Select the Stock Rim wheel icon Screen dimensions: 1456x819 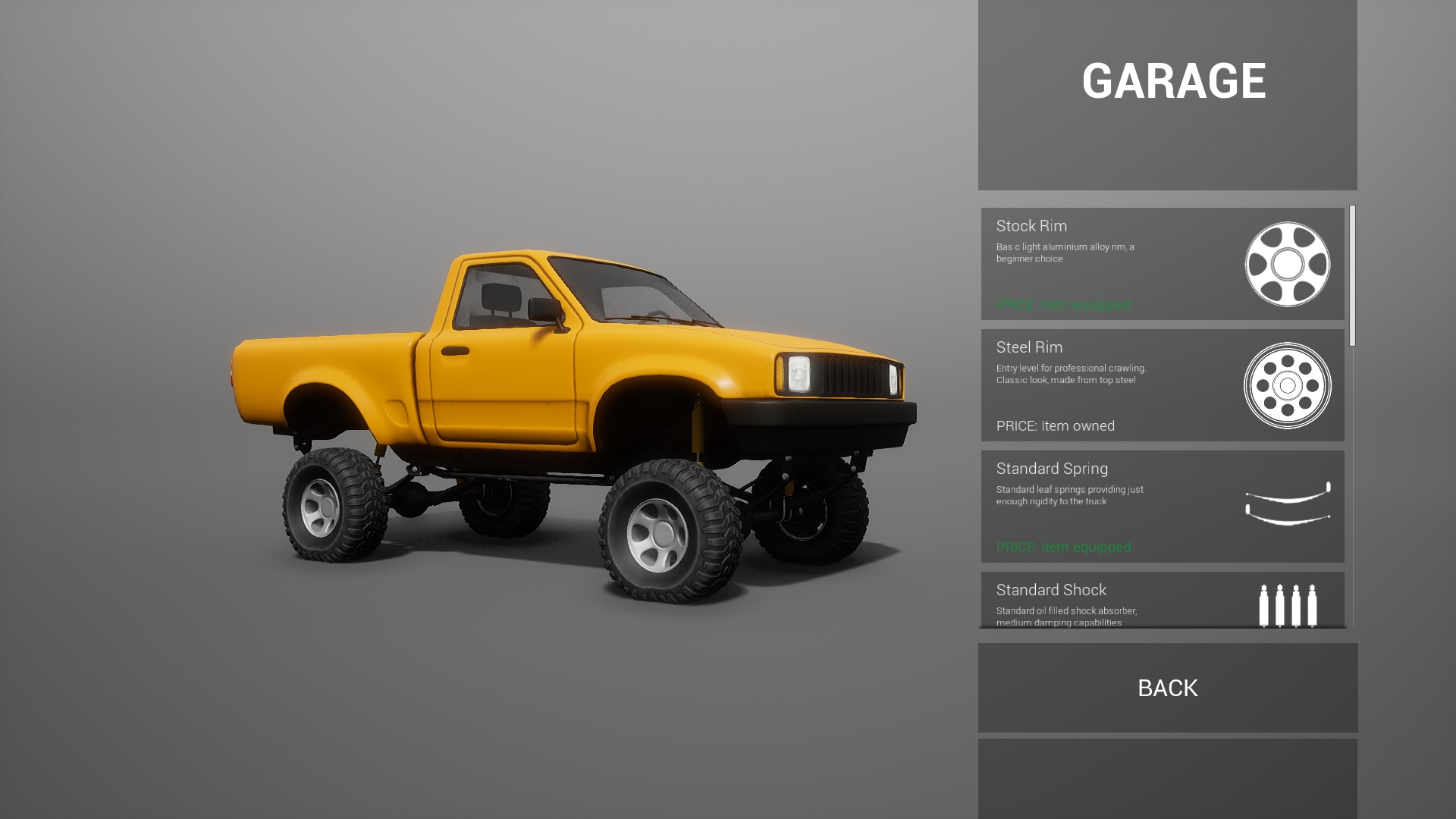click(x=1289, y=263)
